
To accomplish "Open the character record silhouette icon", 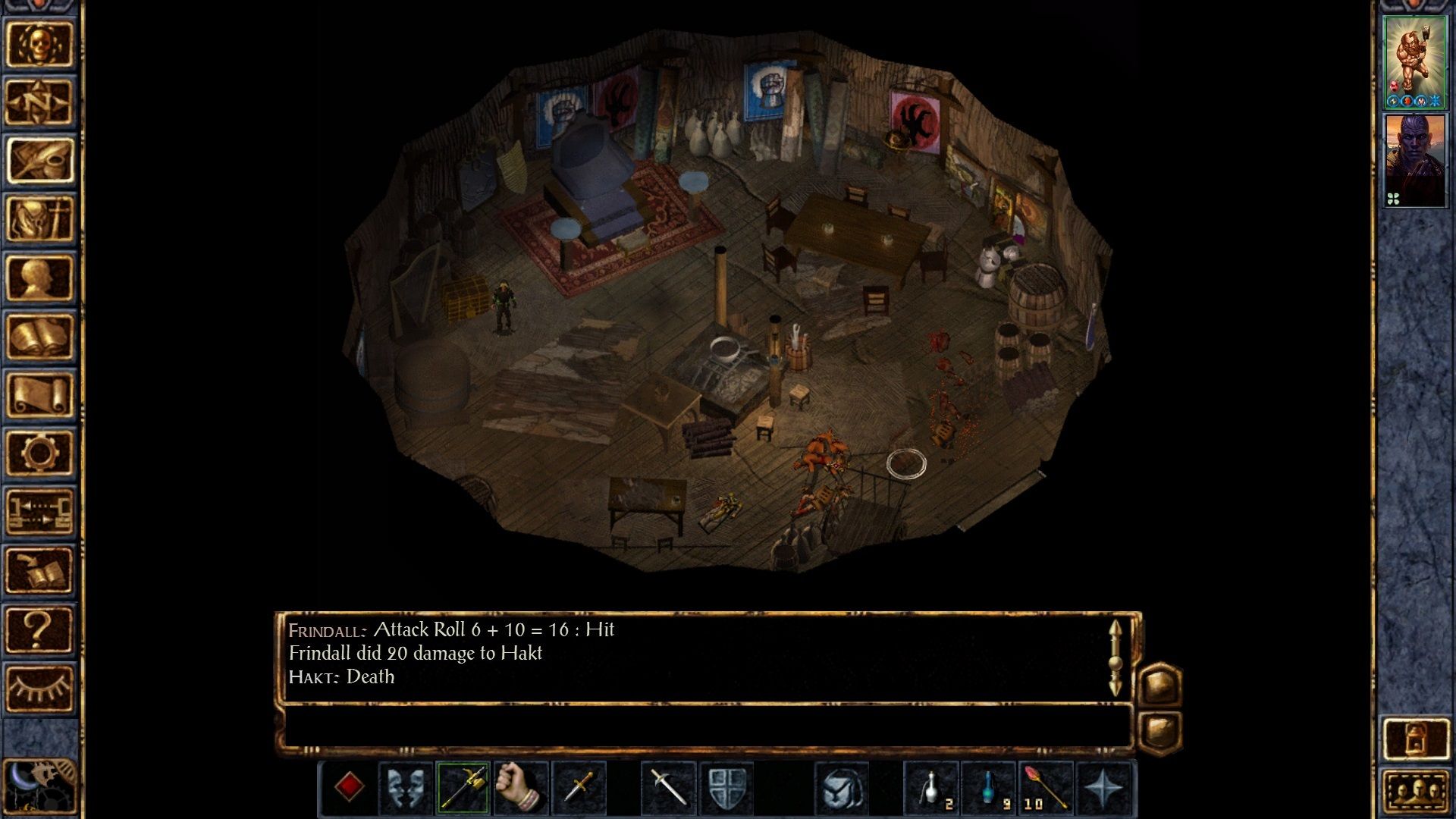I will click(x=39, y=278).
